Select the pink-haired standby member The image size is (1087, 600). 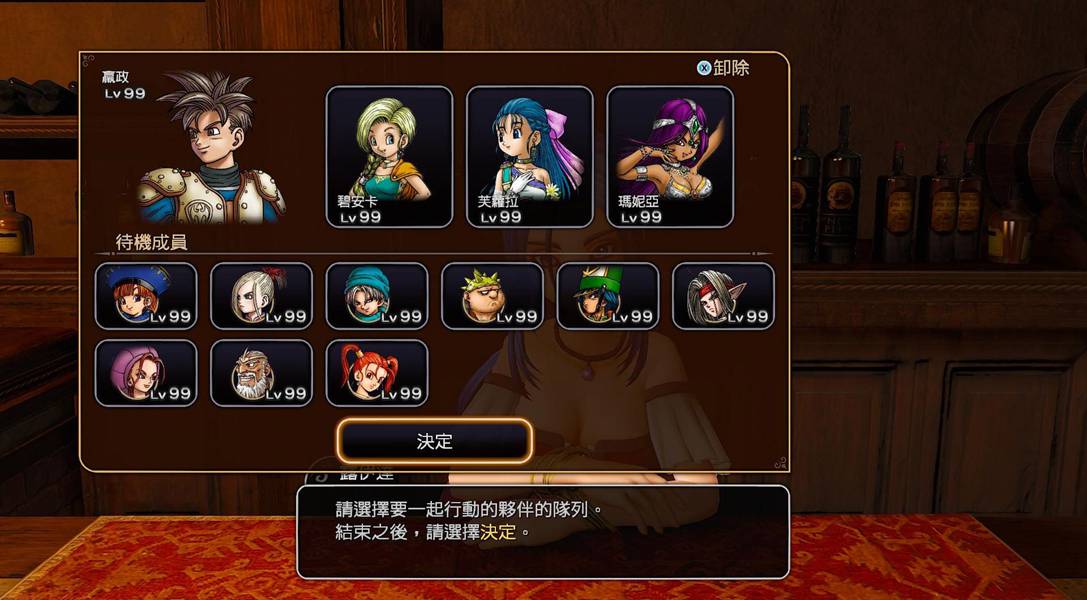(x=146, y=373)
